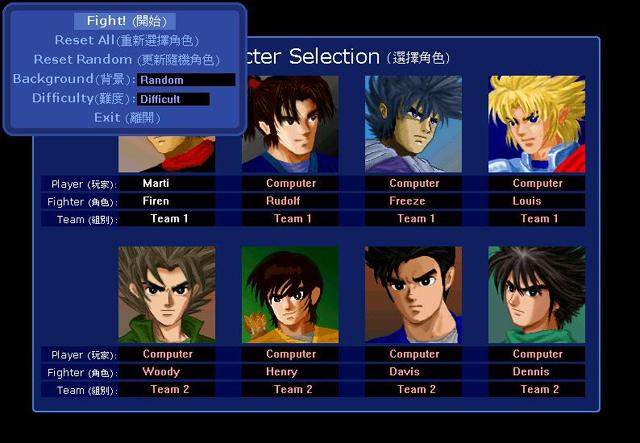Choose Reset All to reselect characters
This screenshot has height=443, width=640.
(x=125, y=40)
